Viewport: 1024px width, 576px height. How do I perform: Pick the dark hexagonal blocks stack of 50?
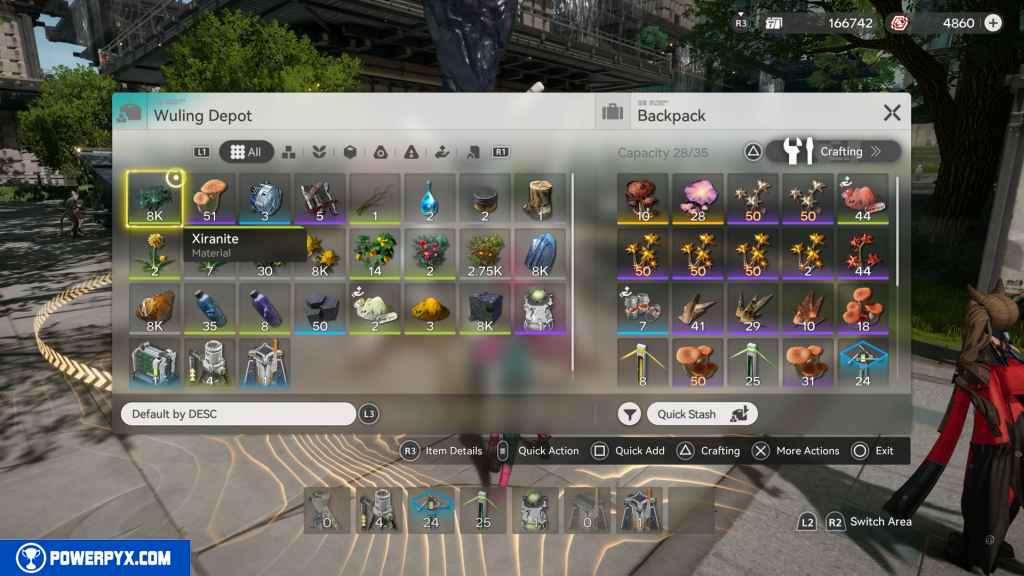pyautogui.click(x=319, y=308)
